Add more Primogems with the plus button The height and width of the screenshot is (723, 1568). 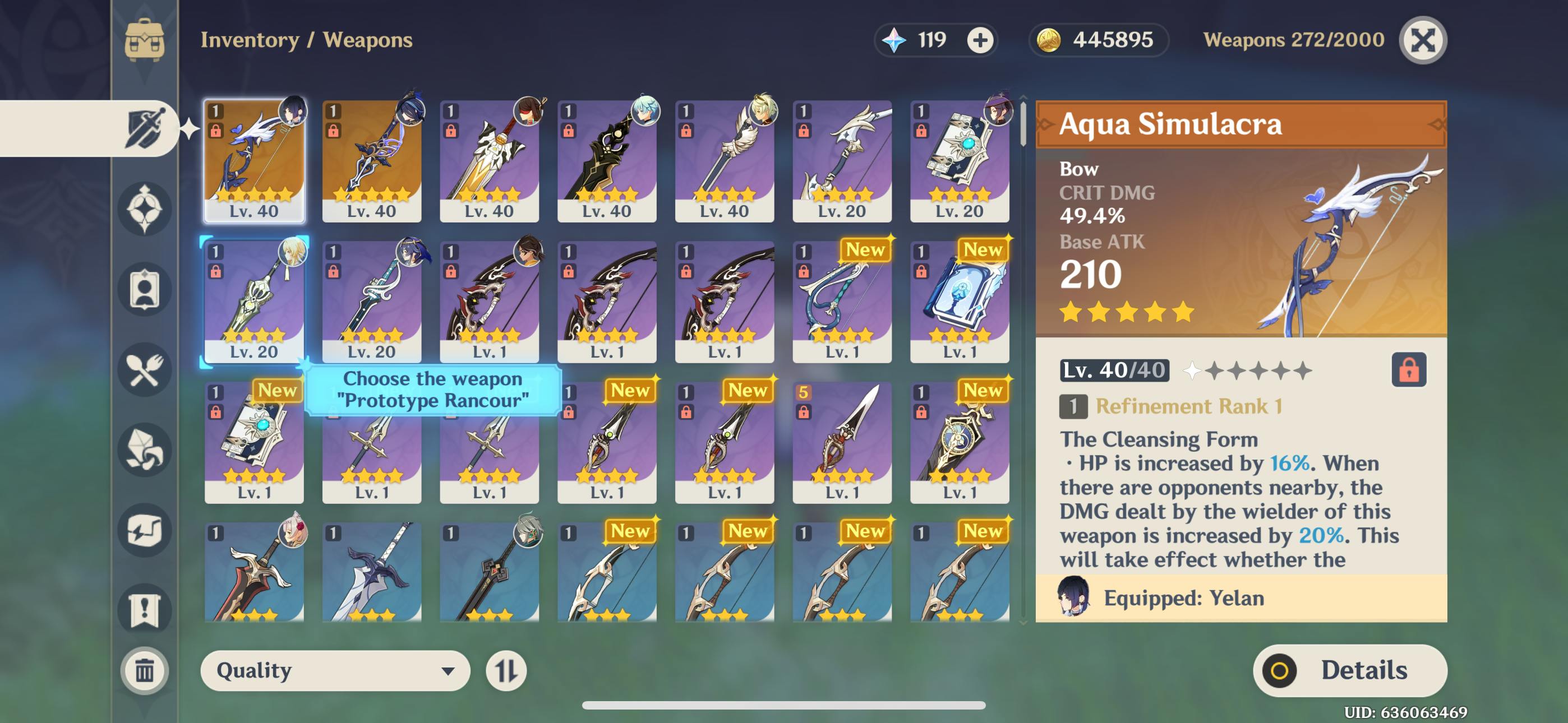[x=980, y=40]
